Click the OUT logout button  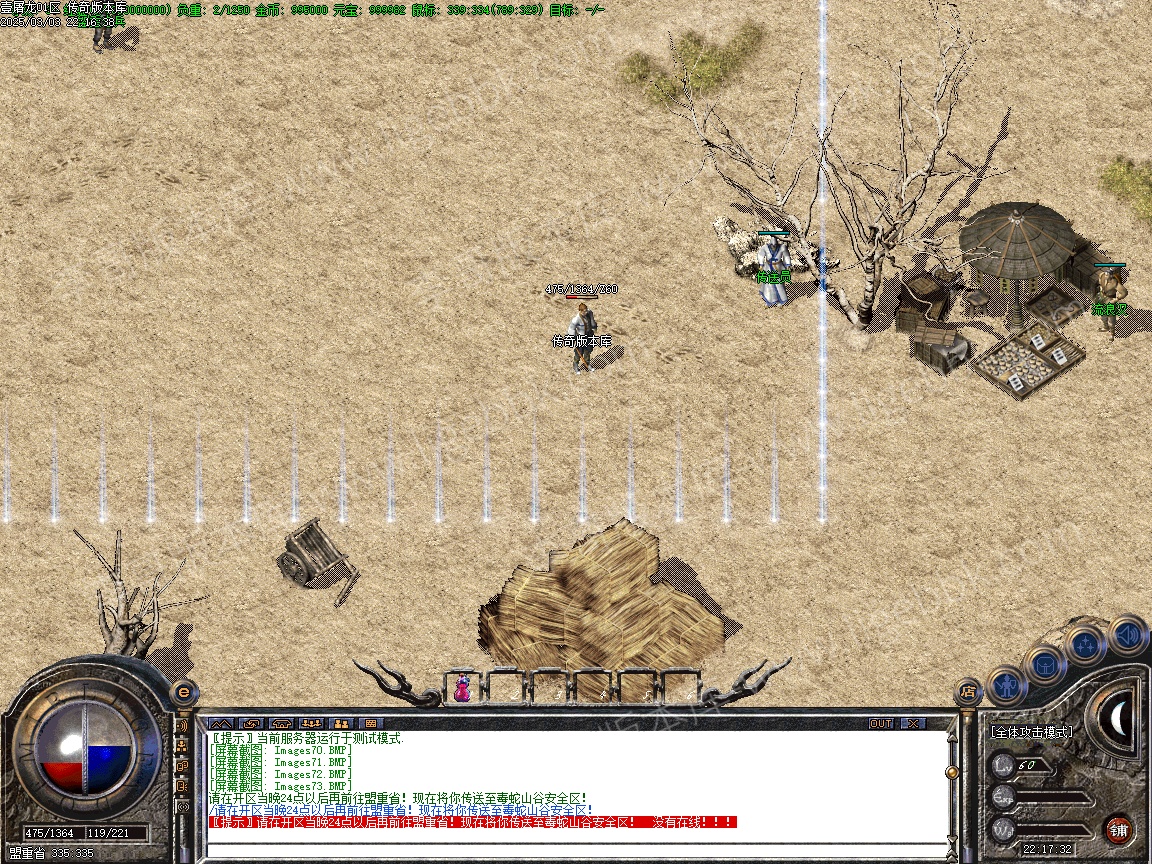[x=880, y=723]
